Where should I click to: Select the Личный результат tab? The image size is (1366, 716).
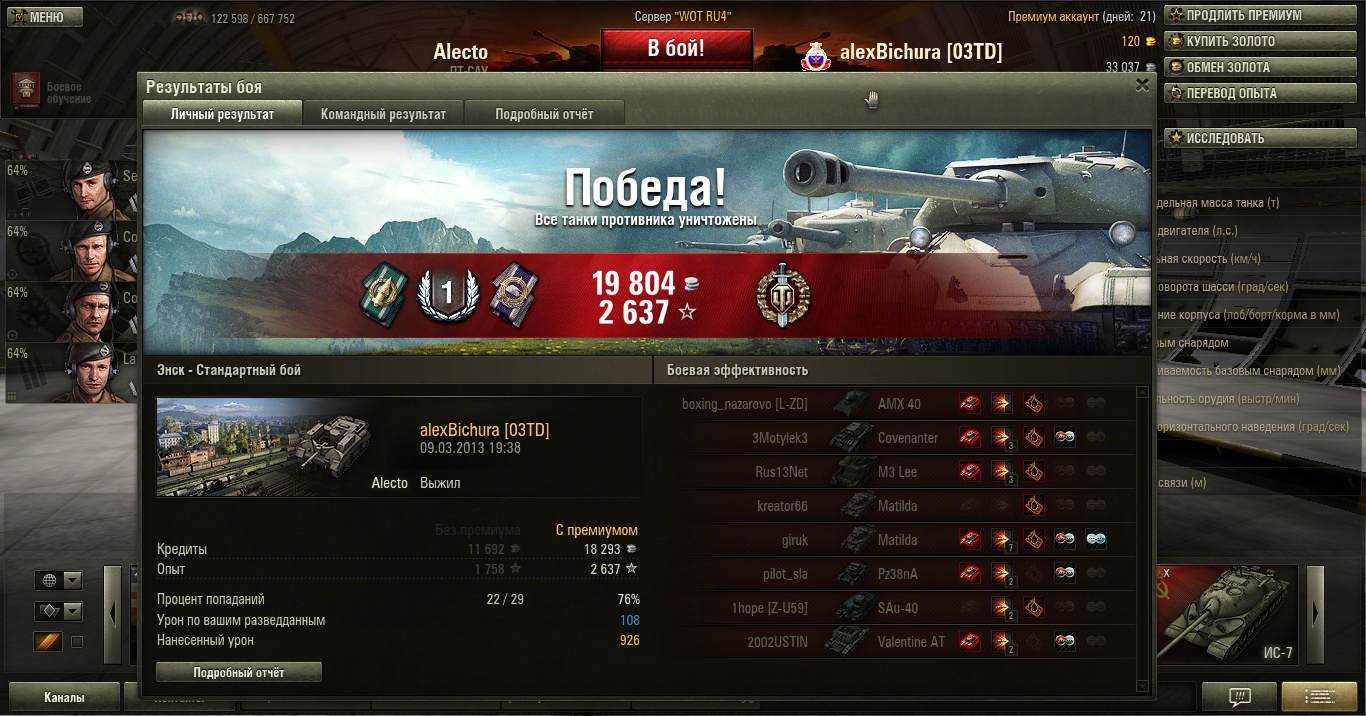(222, 114)
